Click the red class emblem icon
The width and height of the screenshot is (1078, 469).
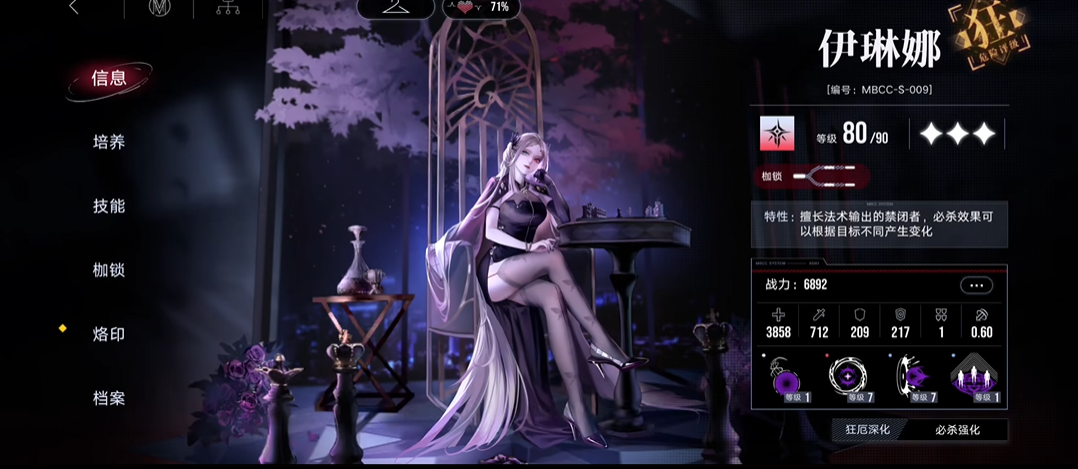[x=776, y=134]
